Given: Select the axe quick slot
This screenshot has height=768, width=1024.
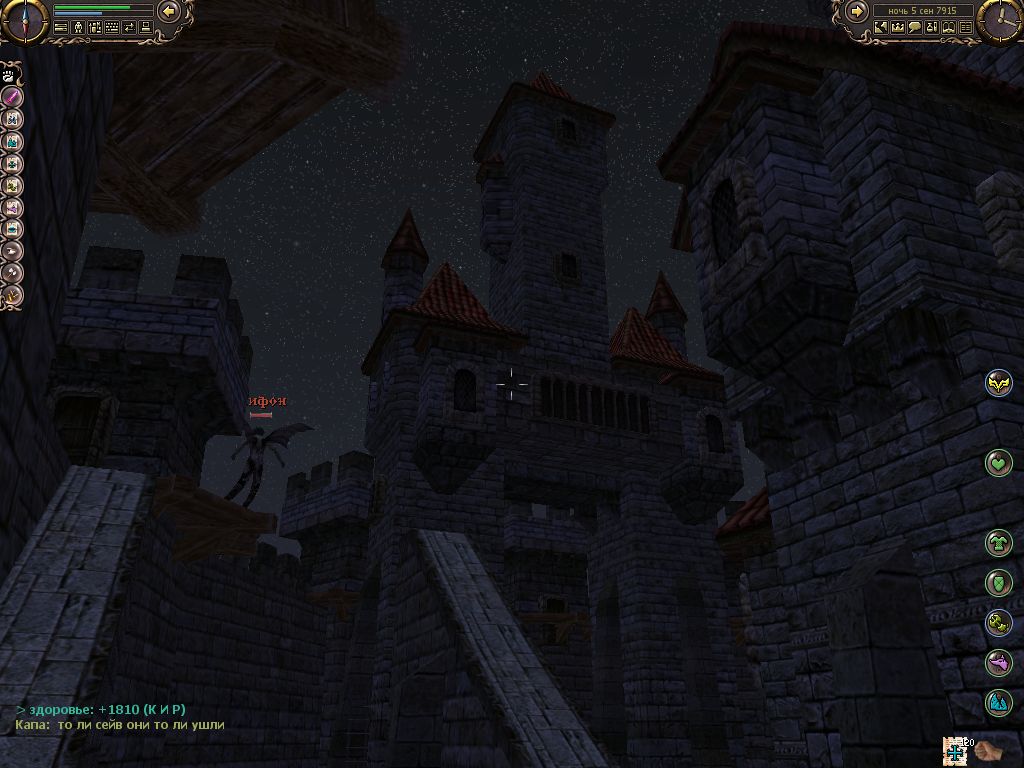Looking at the screenshot, I should coord(13,273).
